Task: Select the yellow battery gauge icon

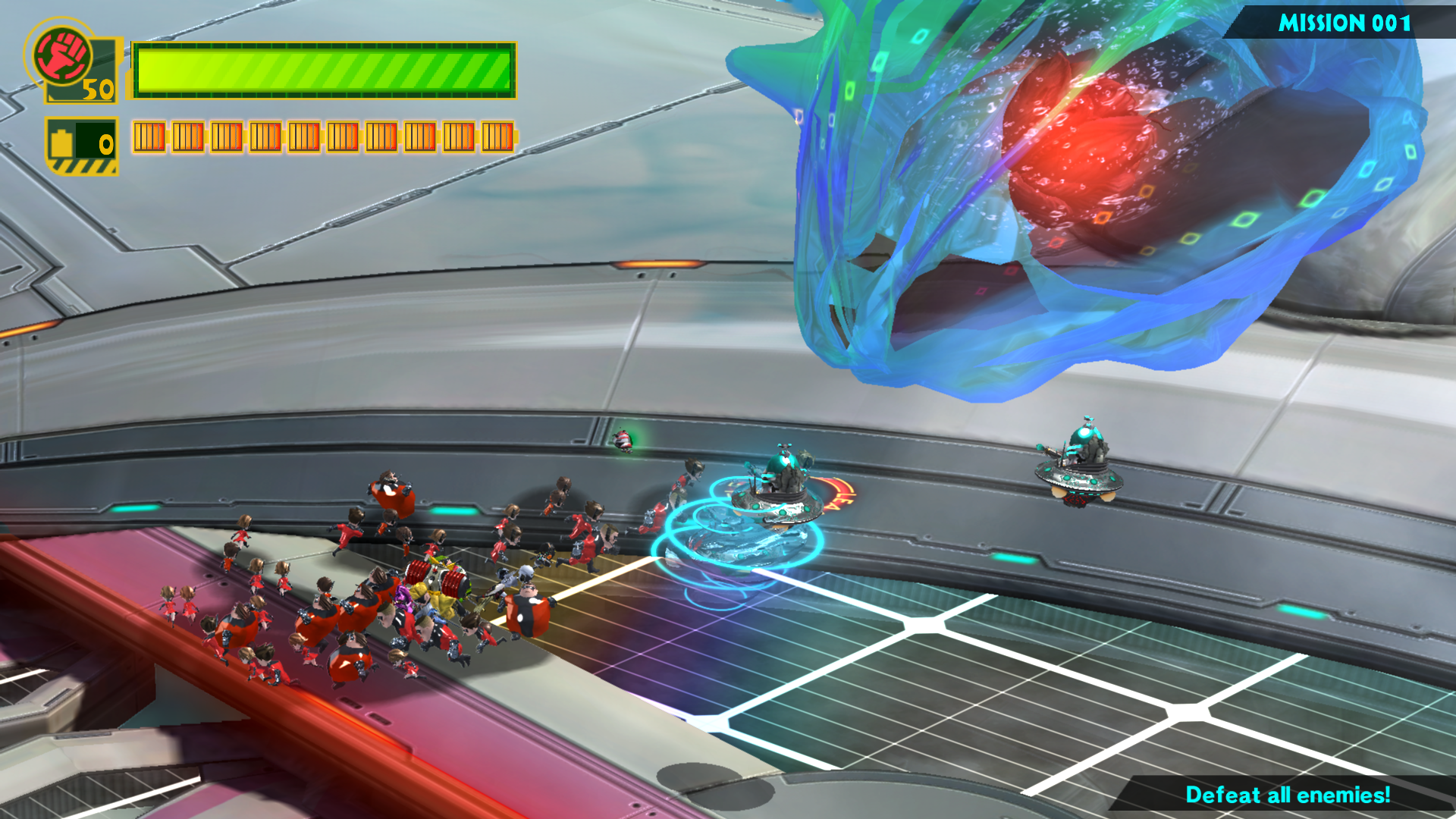Action: tap(63, 142)
